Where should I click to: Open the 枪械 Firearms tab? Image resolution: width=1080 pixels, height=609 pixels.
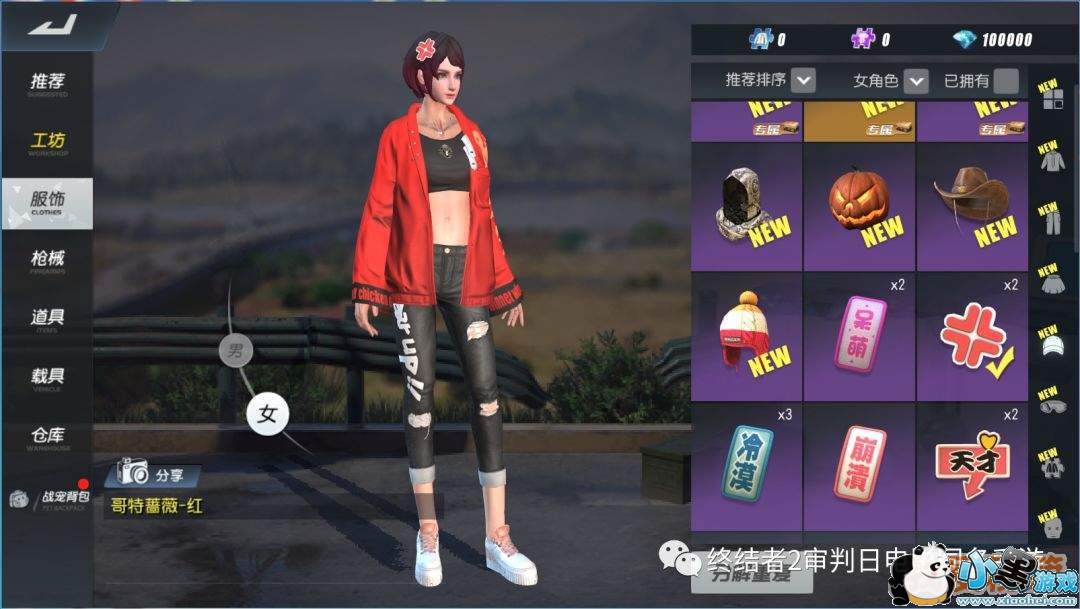[x=47, y=261]
